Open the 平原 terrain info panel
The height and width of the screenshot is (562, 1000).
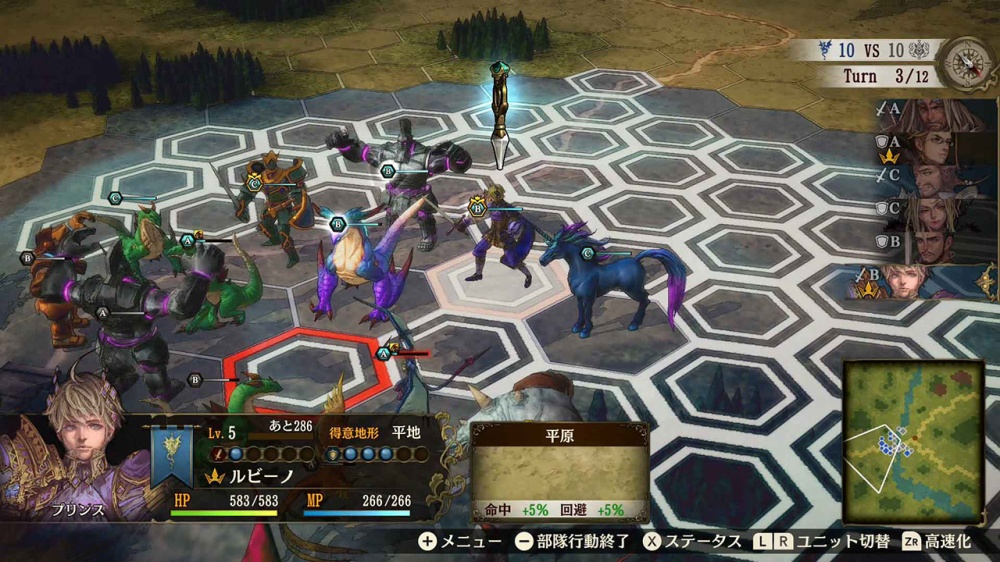[x=559, y=470]
